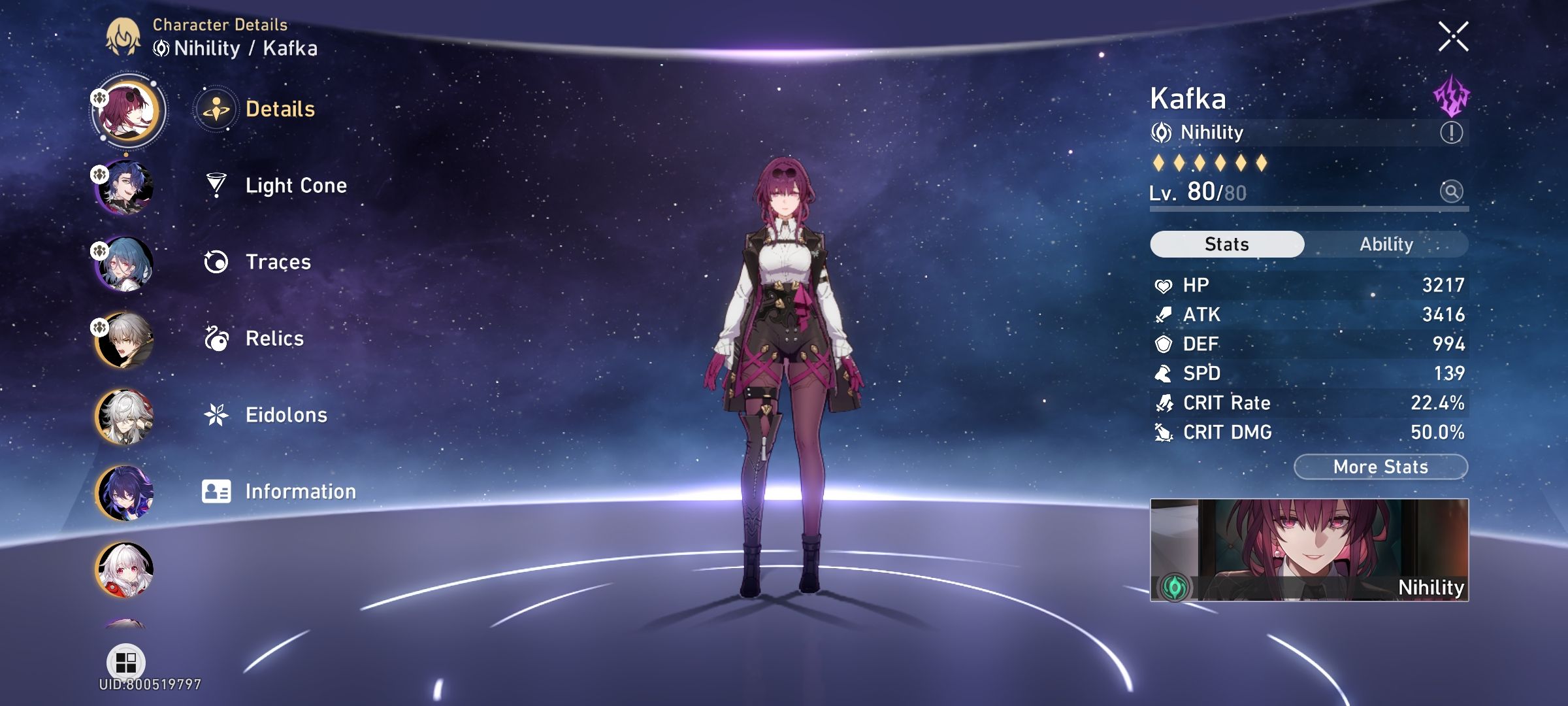Open the Light Cone panel
Viewport: 1568px width, 706px height.
(x=297, y=186)
